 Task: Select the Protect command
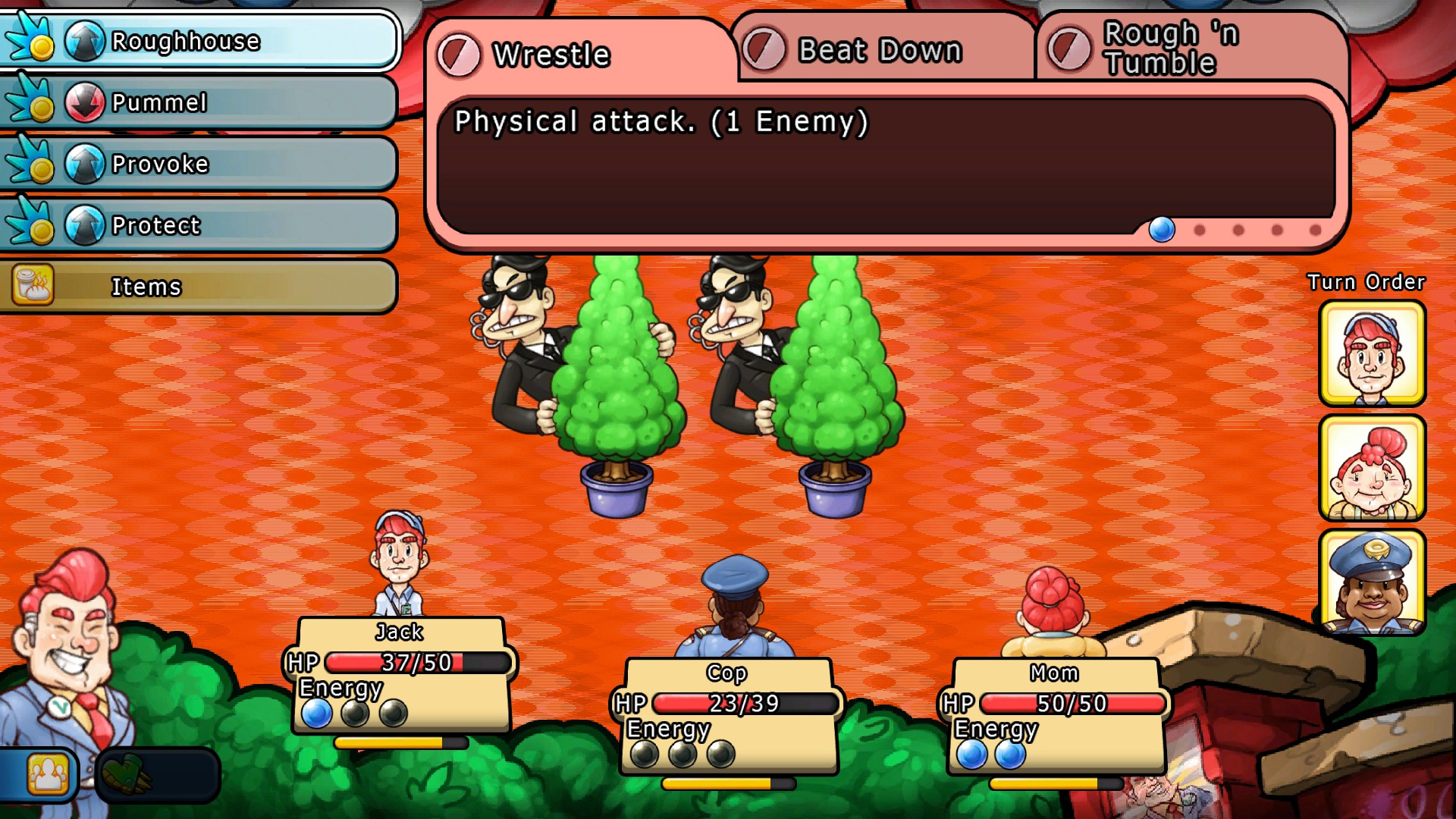(x=199, y=225)
